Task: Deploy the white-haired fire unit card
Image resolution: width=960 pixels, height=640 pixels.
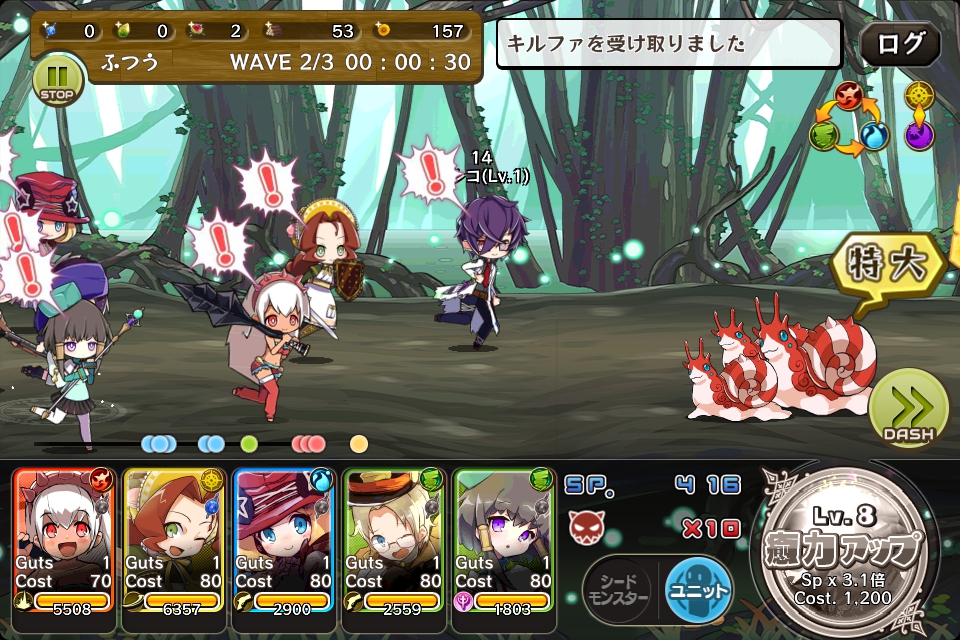Action: (64, 540)
